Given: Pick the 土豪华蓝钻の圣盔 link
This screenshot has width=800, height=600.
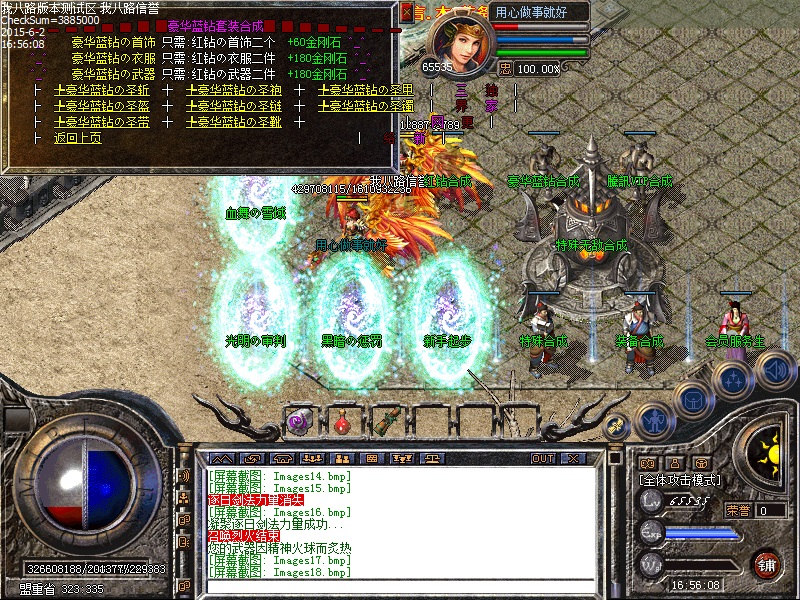Looking at the screenshot, I should pos(102,106).
